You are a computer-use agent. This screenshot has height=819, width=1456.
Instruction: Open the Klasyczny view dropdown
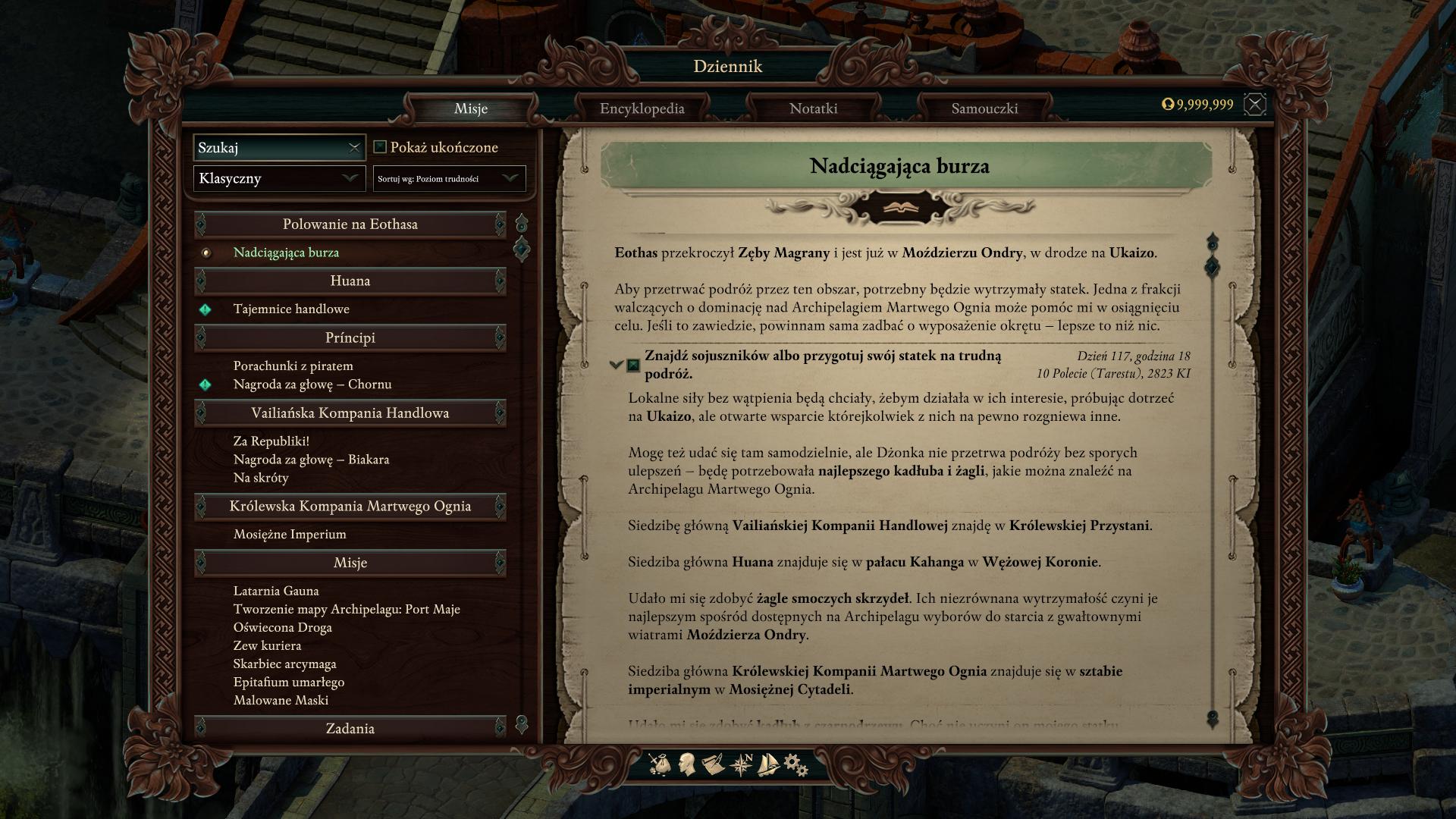(x=279, y=178)
